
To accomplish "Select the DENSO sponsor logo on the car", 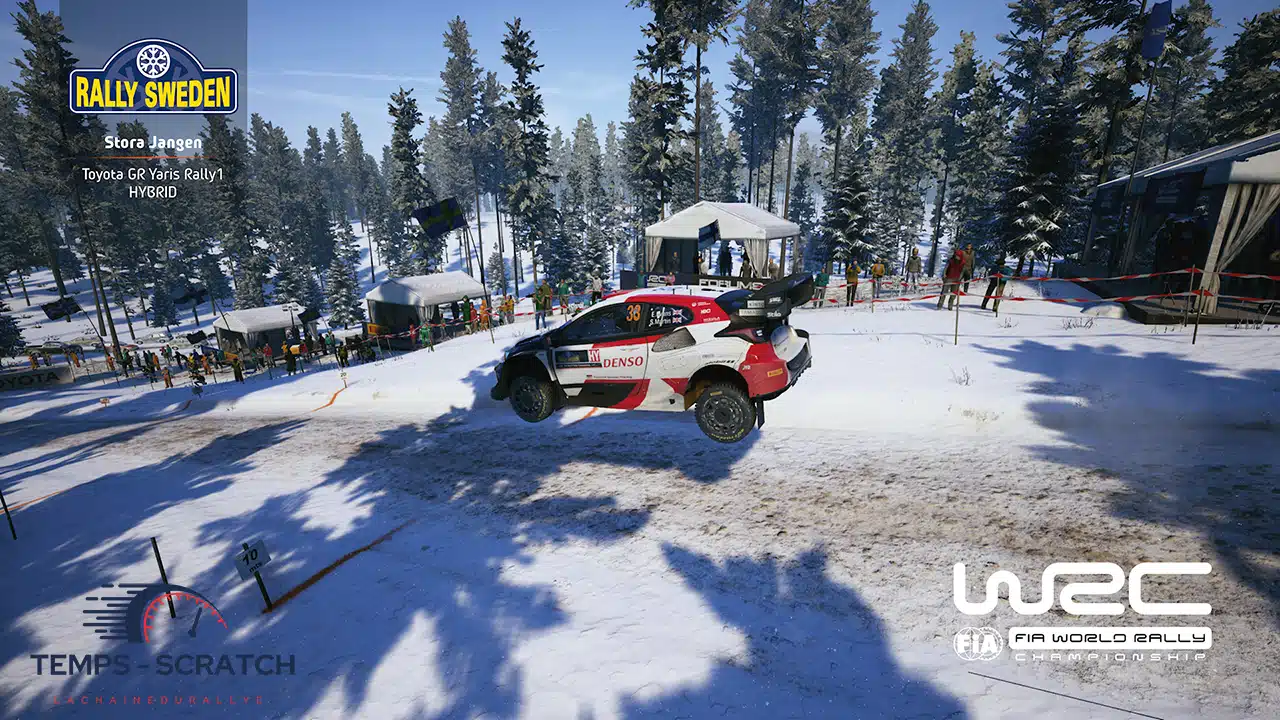I will (x=622, y=362).
